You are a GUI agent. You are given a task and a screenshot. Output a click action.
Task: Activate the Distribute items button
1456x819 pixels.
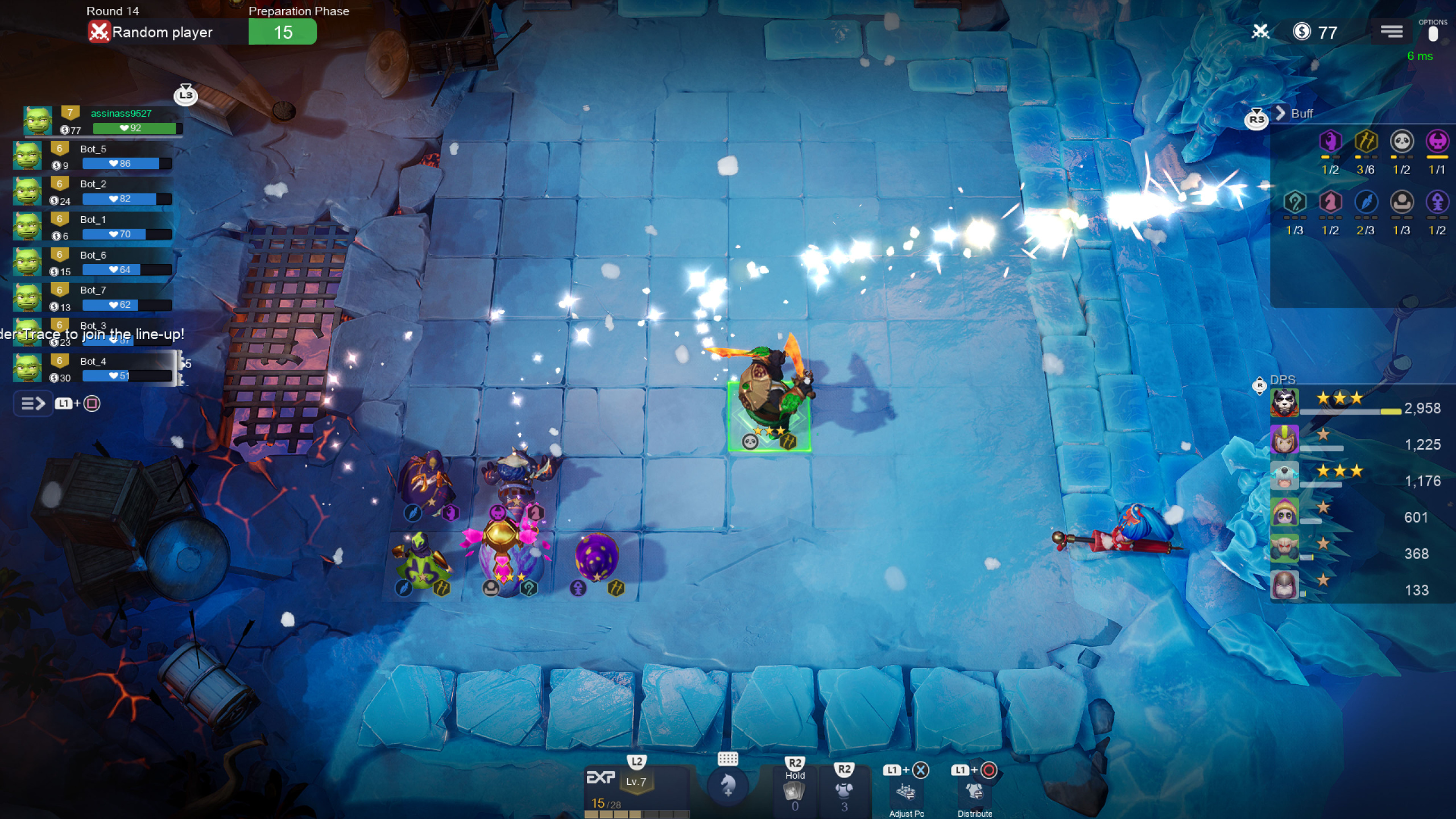(x=974, y=792)
